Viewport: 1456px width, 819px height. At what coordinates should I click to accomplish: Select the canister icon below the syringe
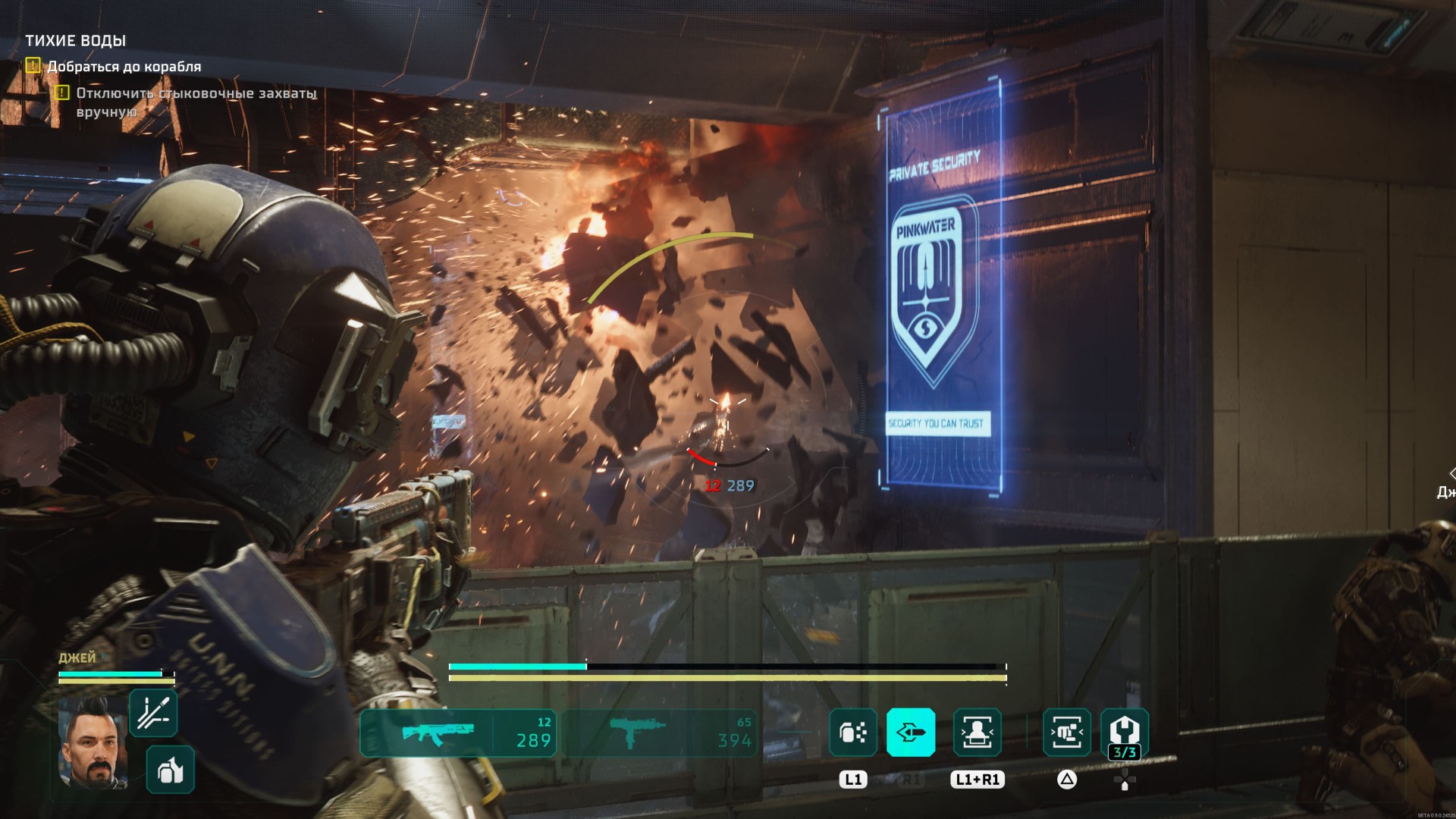pos(170,770)
